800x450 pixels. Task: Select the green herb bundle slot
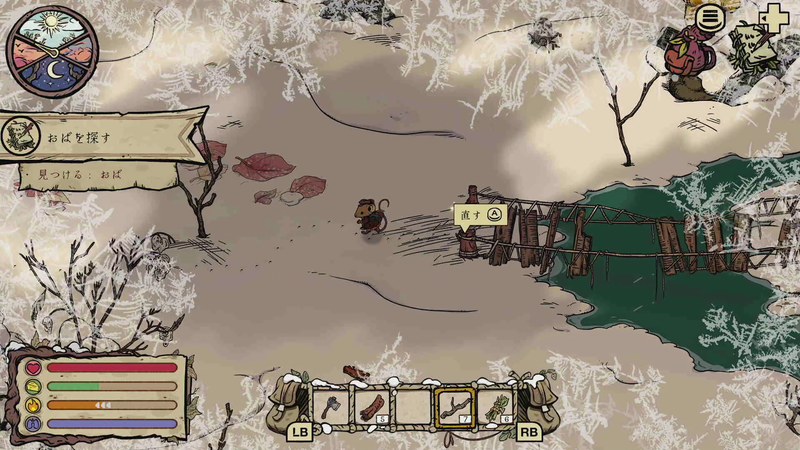pos(496,407)
